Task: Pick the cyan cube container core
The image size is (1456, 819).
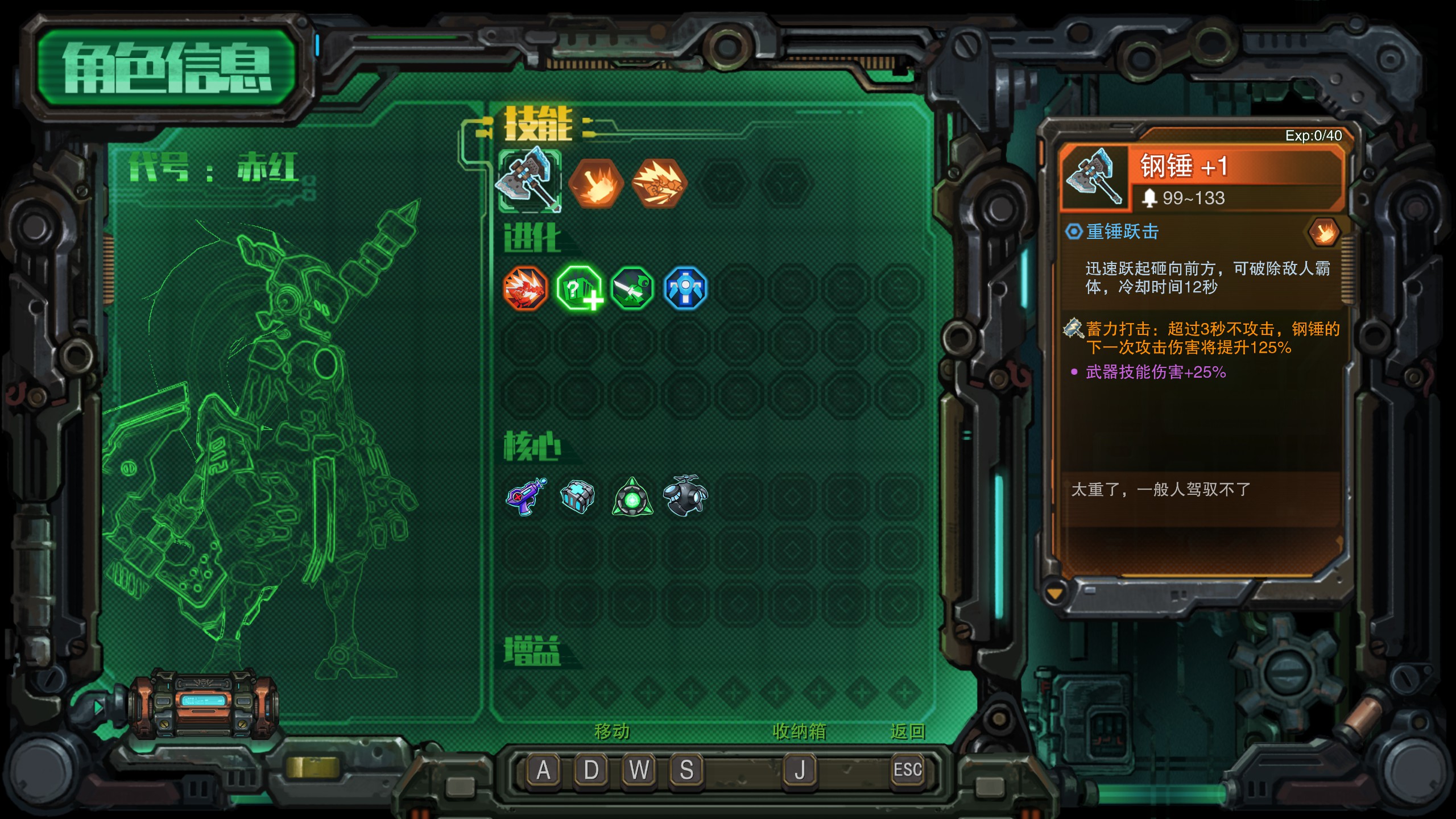Action: [x=577, y=497]
